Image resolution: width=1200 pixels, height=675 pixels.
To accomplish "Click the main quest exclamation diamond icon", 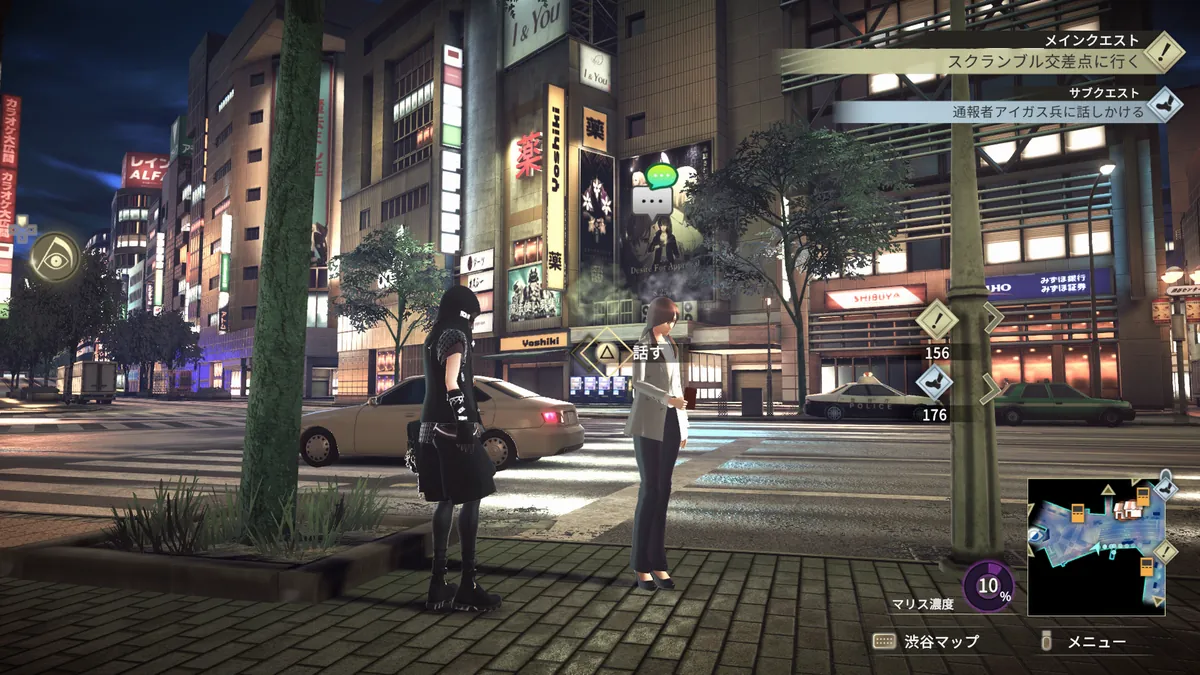I will 1163,51.
